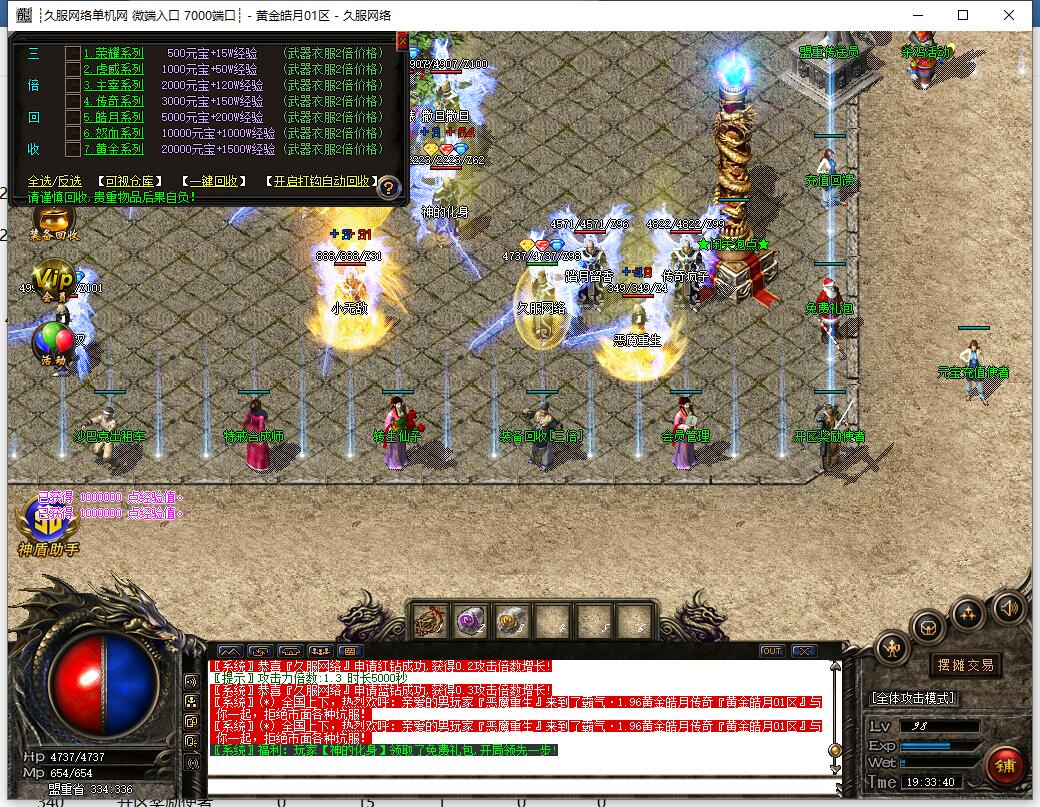This screenshot has width=1040, height=807.
Task: Open the 摆摊交易 stall trade button
Action: [x=965, y=665]
